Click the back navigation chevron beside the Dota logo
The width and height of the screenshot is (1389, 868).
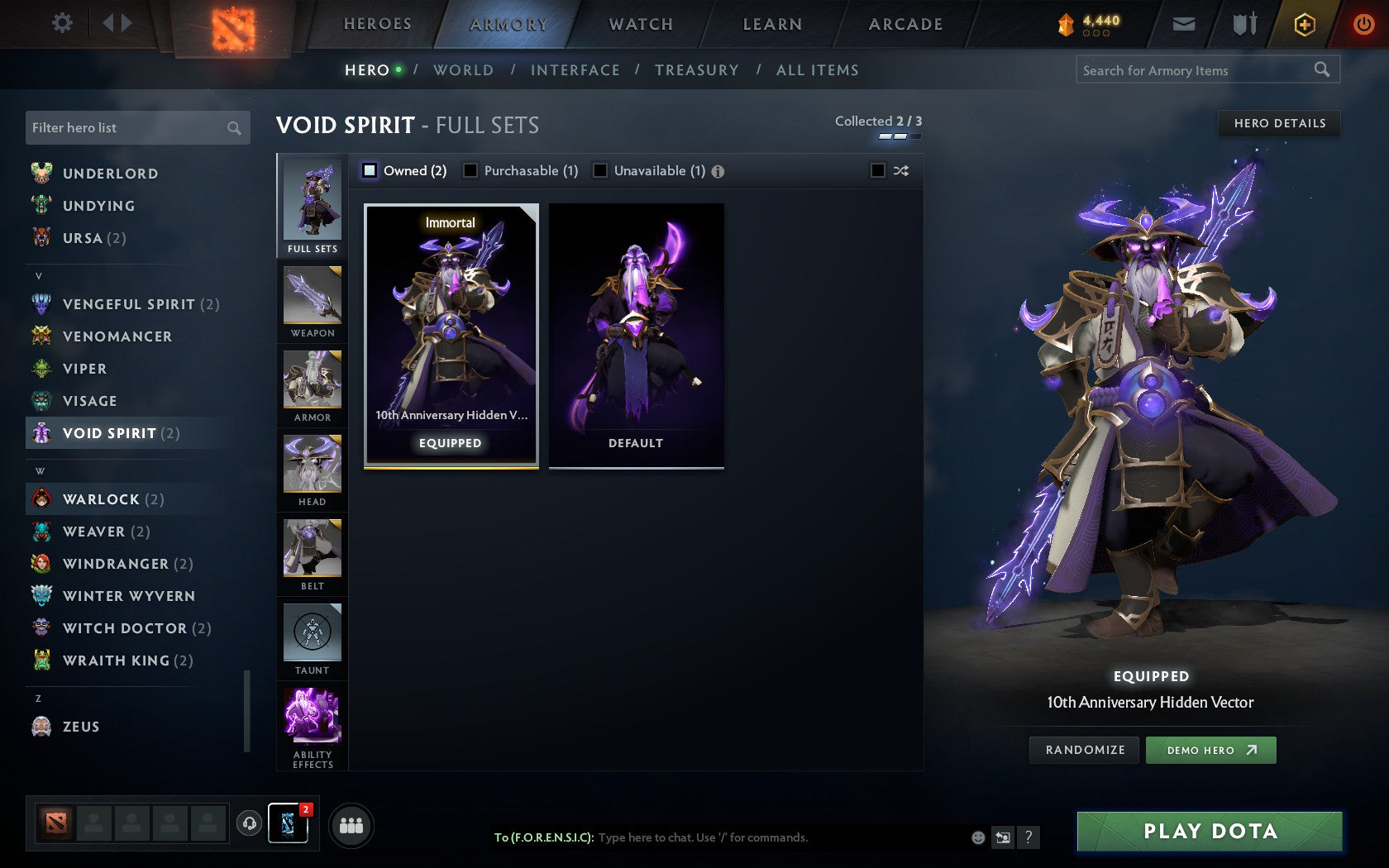tap(107, 23)
